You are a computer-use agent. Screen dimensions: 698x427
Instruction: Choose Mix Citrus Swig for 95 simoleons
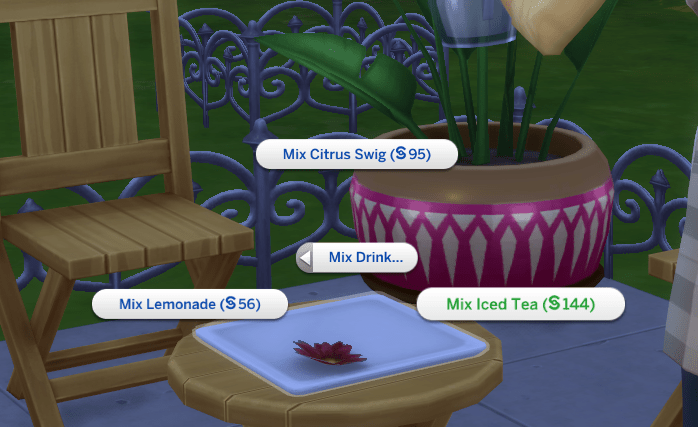pos(356,155)
